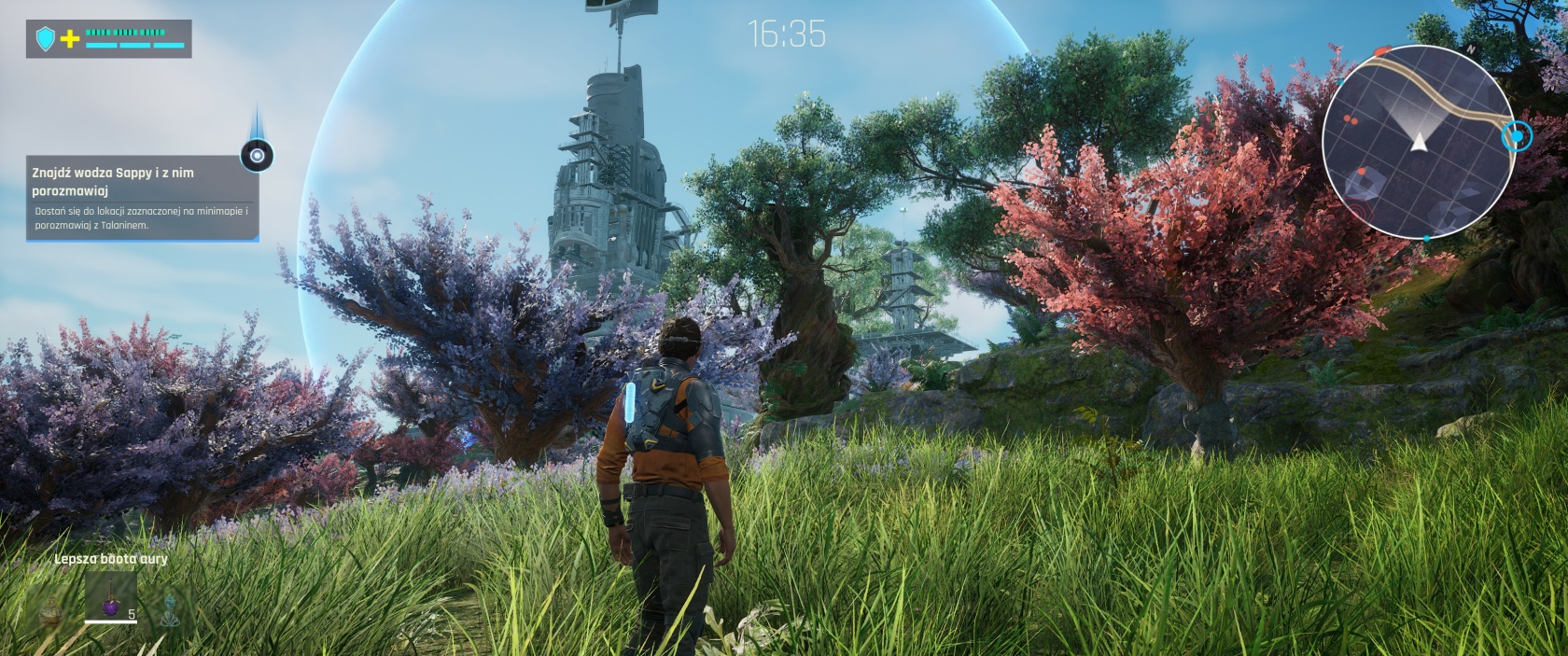1568x656 pixels.
Task: Choose the faded round pot item slot
Action: tap(52, 611)
